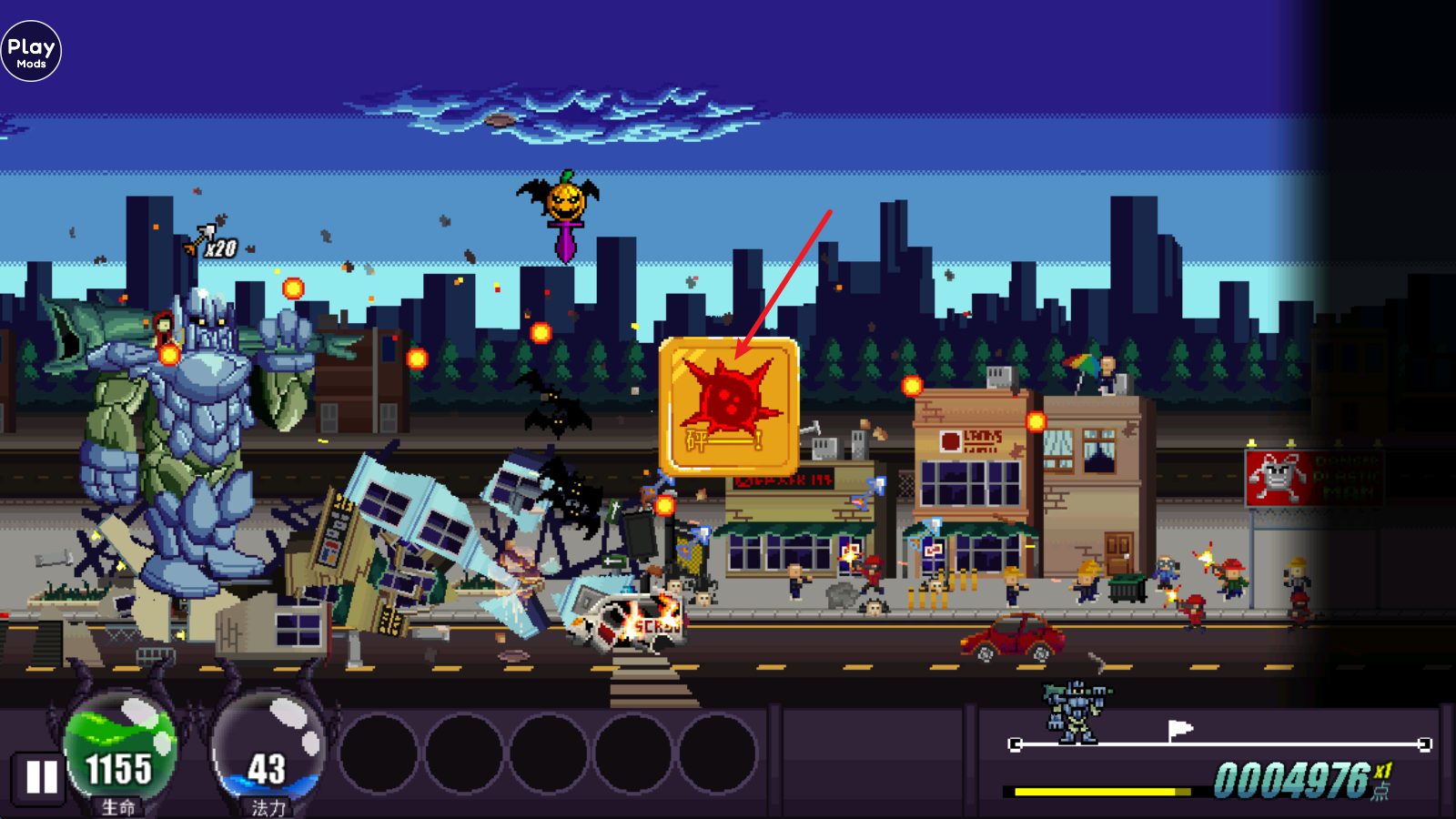Viewport: 1456px width, 819px height.
Task: Pause the game
Action: click(x=41, y=777)
